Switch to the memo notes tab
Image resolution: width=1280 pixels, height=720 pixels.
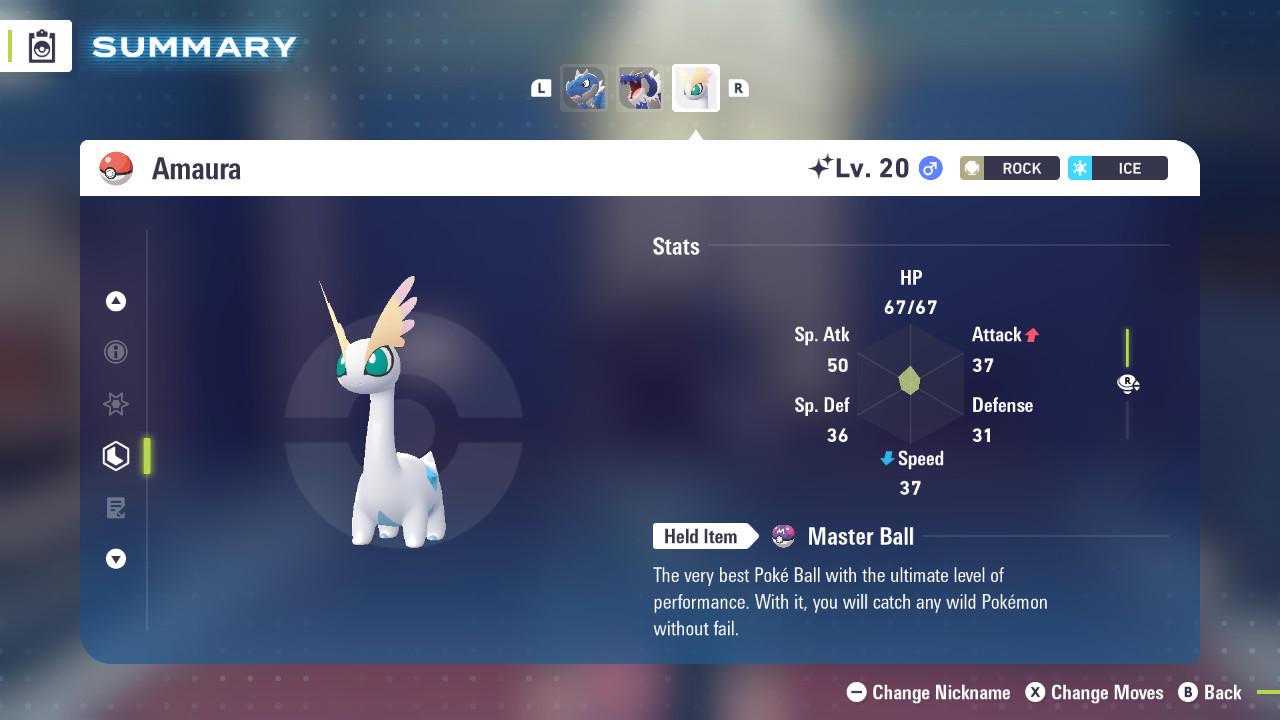tap(116, 508)
